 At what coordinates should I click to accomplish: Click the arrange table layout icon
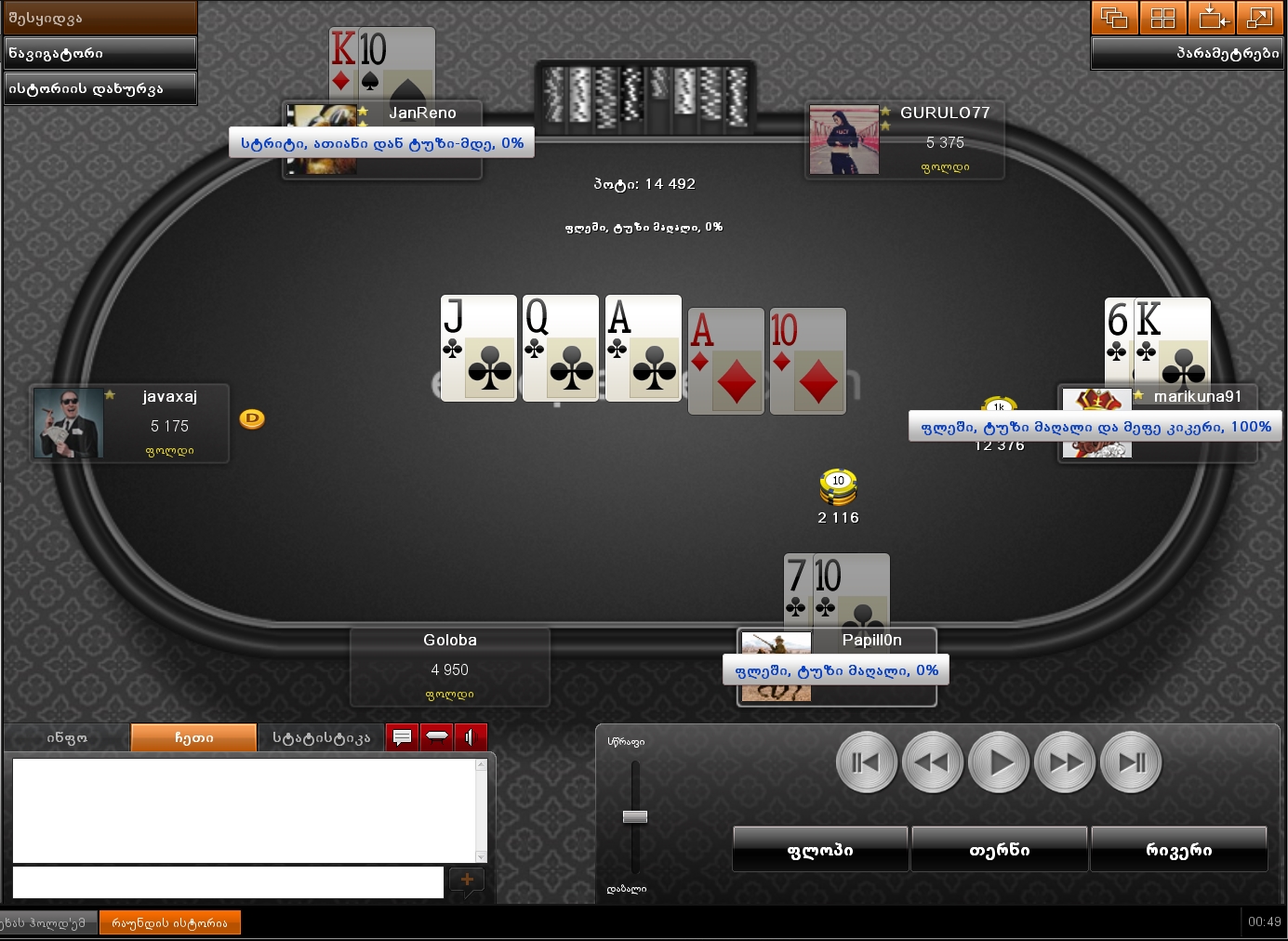(1212, 18)
